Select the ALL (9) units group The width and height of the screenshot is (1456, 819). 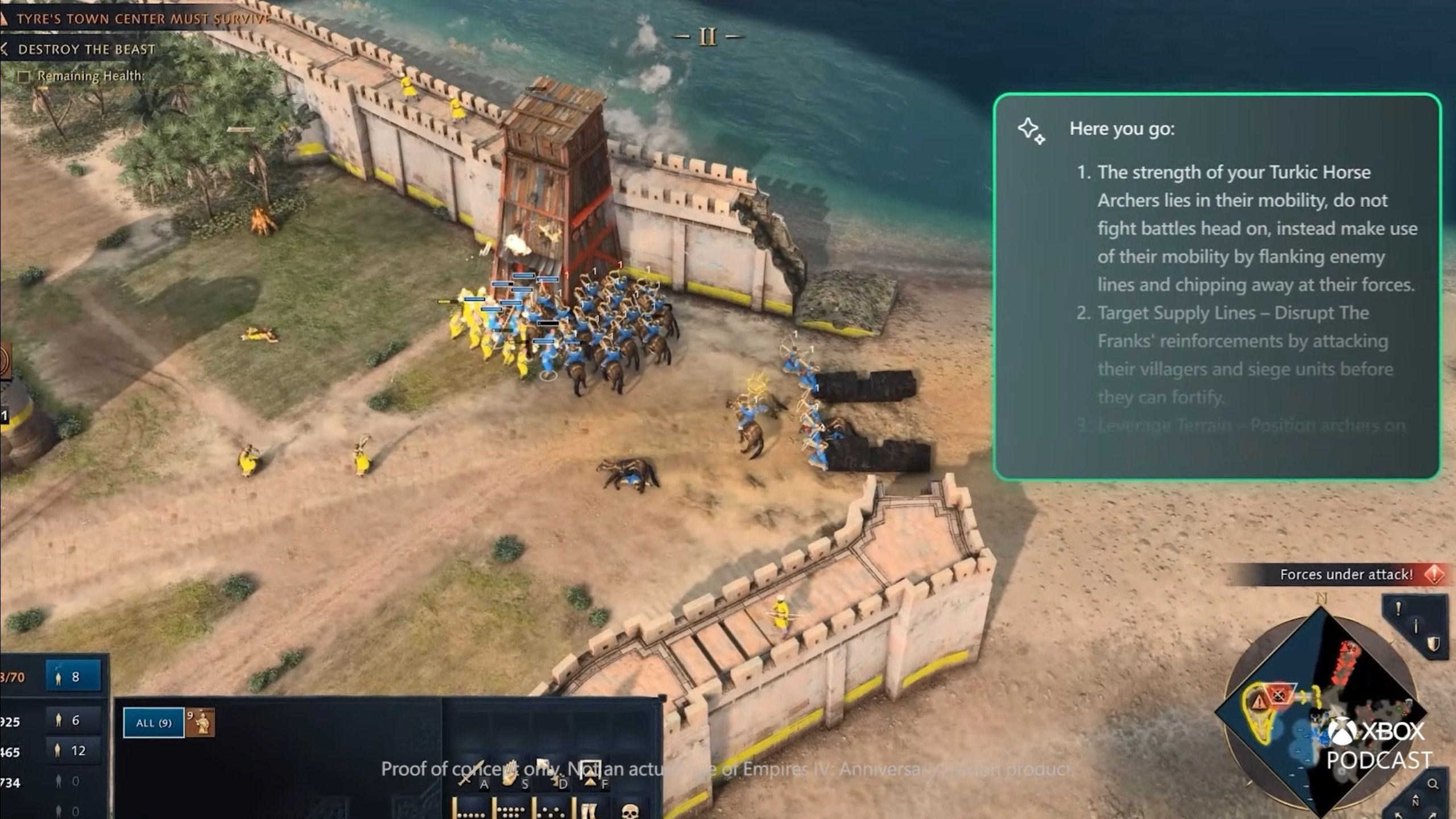point(154,722)
